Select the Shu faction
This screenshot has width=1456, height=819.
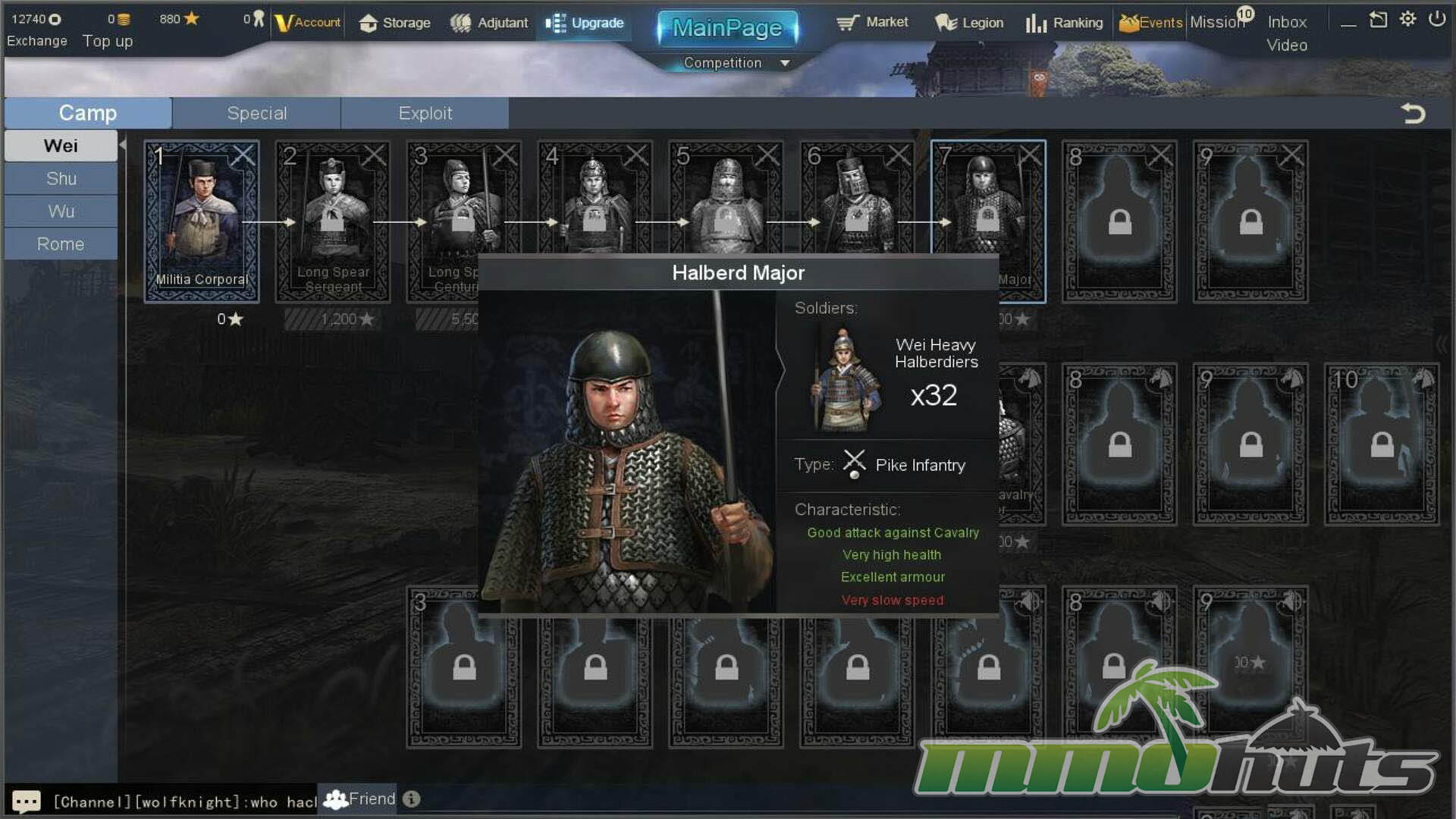coord(61,179)
